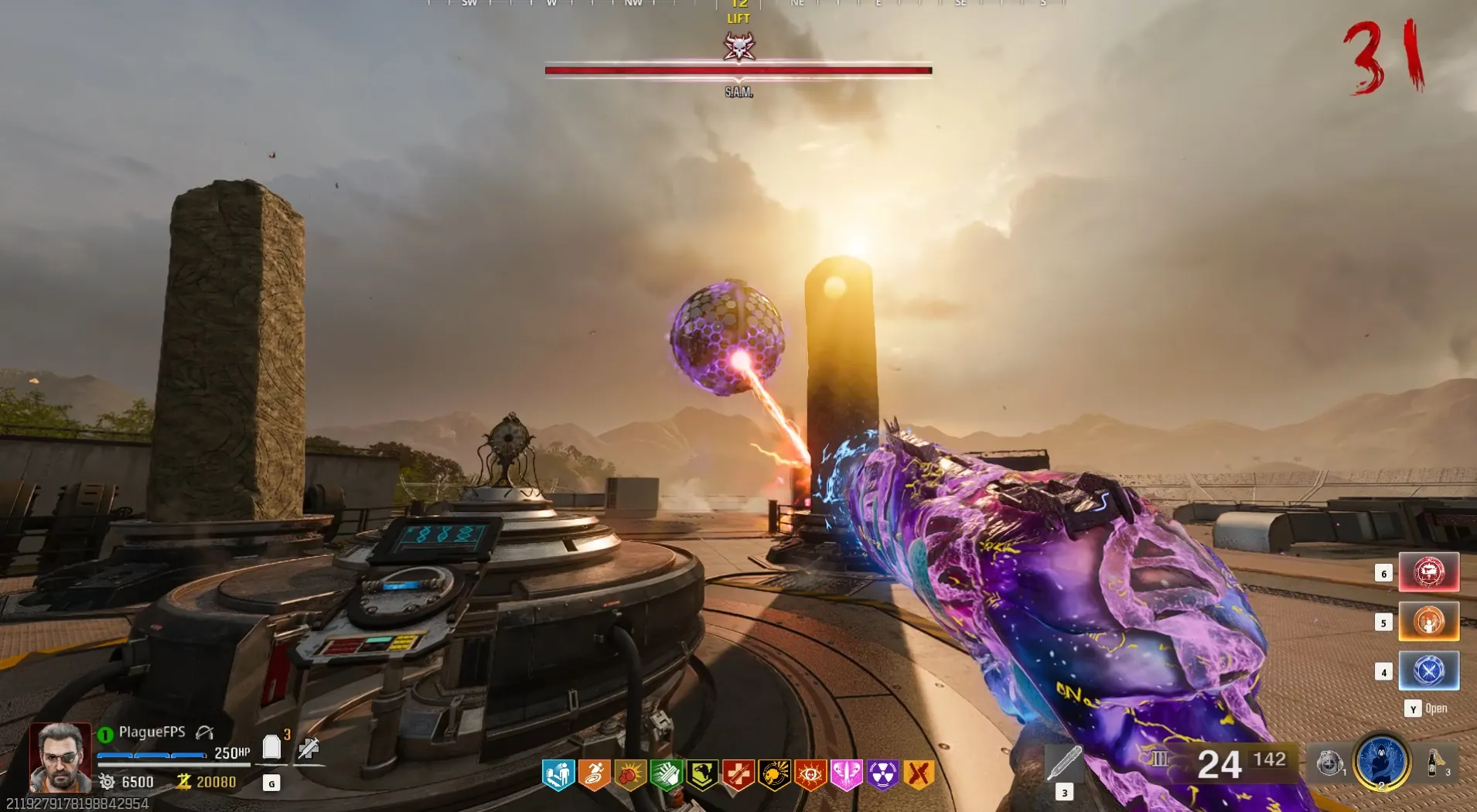The height and width of the screenshot is (812, 1477).
Task: Choose the pink twin-skull perk icon
Action: [x=846, y=774]
